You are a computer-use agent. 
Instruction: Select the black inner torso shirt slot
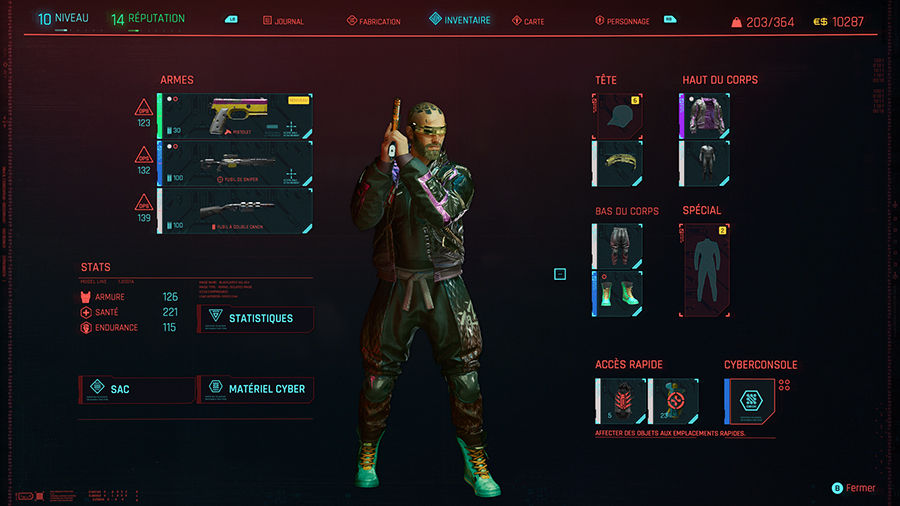(x=705, y=161)
